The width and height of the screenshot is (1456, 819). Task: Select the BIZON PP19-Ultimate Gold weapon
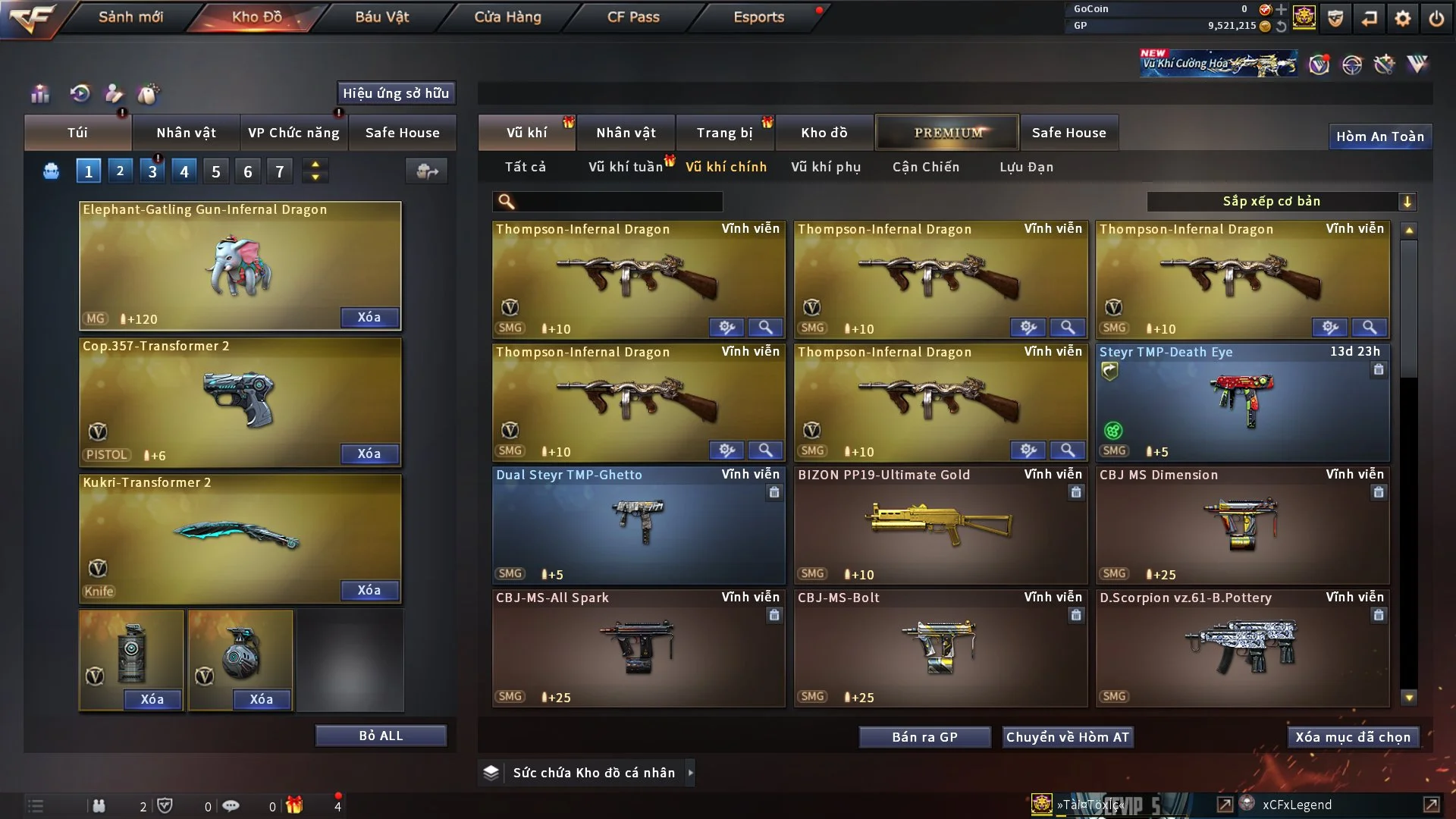click(940, 525)
